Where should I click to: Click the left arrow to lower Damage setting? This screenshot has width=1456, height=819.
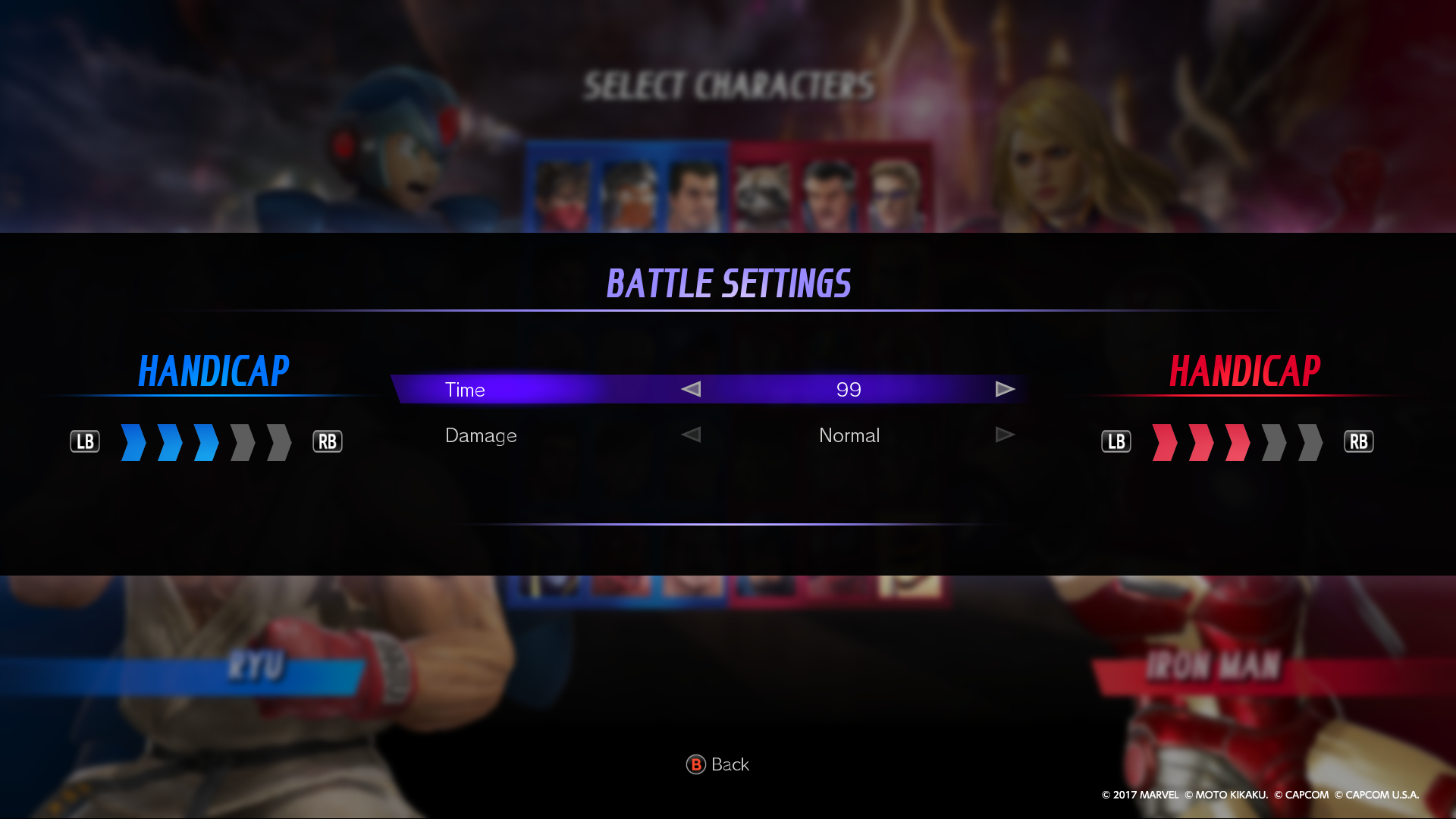690,435
